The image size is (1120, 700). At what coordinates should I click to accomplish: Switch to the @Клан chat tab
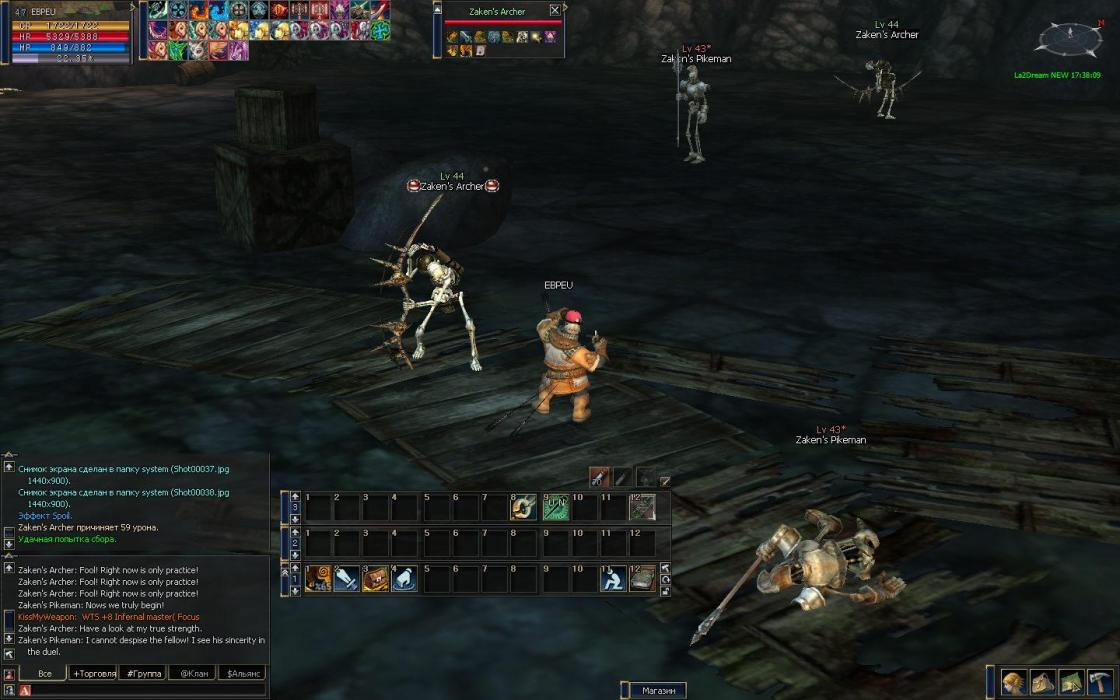click(193, 673)
